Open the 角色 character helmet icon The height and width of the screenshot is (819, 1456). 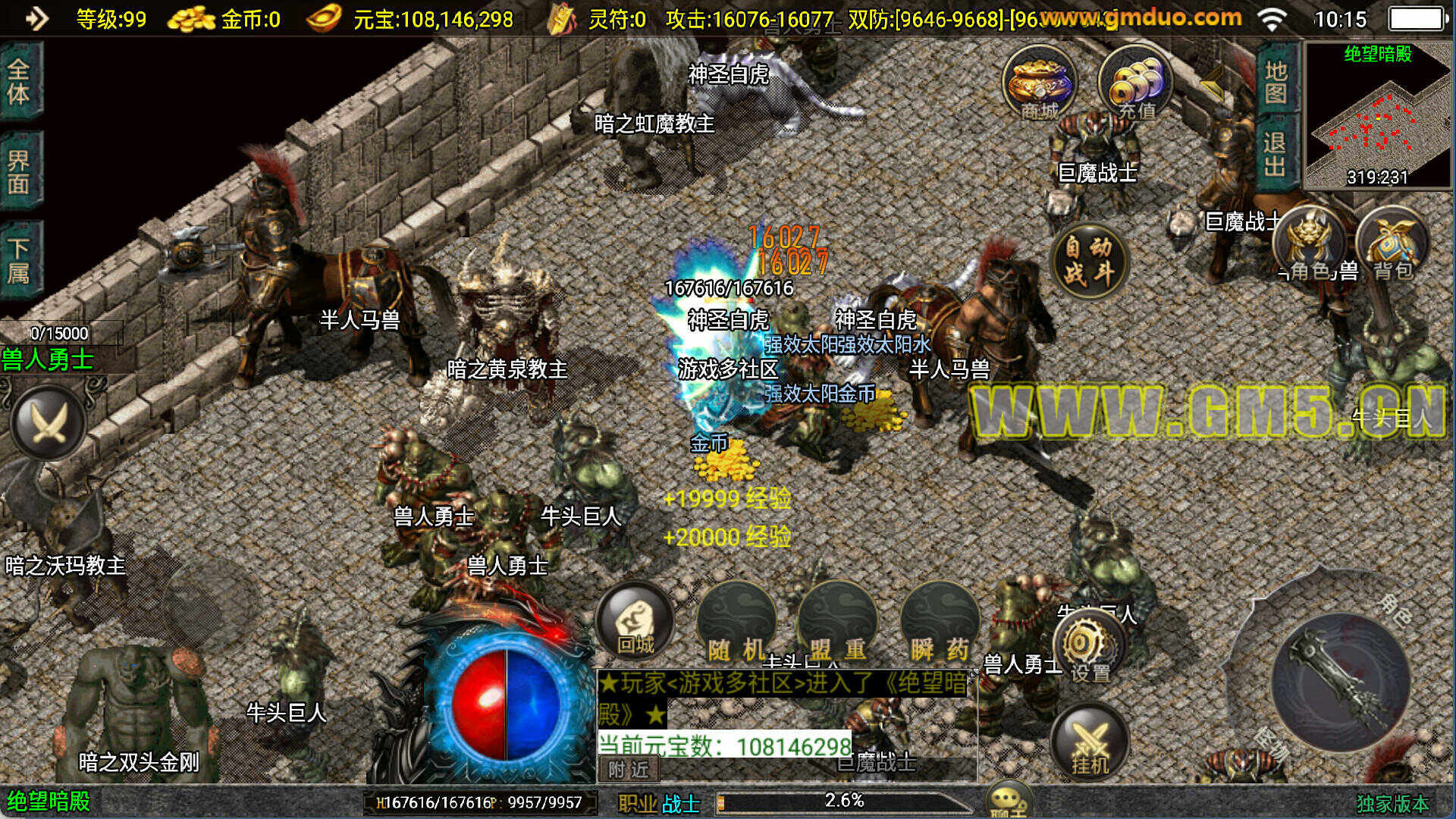coord(1308,241)
